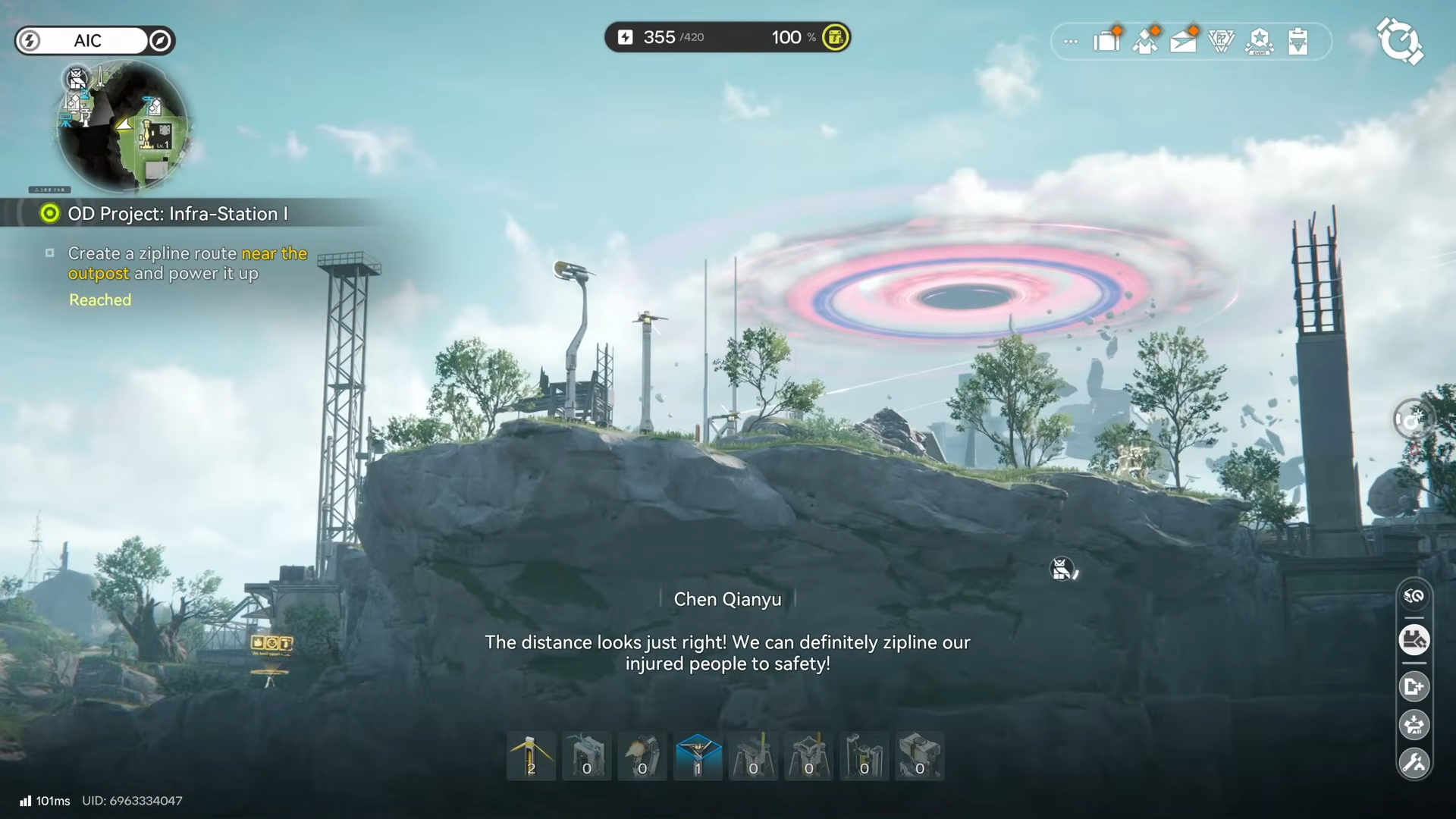Select the highlighted blue zipline hotbar slot
Image resolution: width=1456 pixels, height=819 pixels.
point(698,756)
